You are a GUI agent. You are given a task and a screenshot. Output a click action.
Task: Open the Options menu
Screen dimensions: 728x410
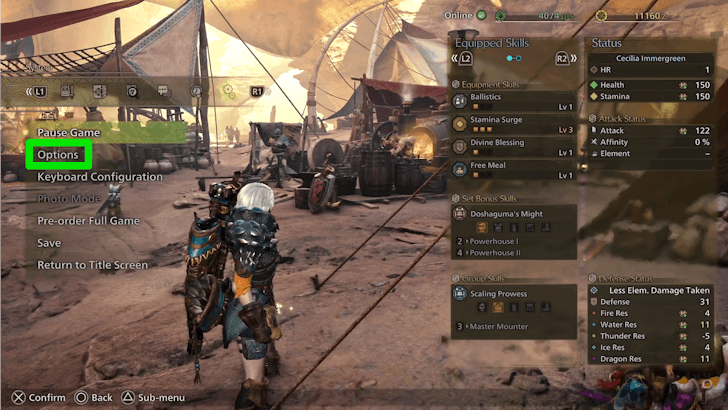coord(58,155)
